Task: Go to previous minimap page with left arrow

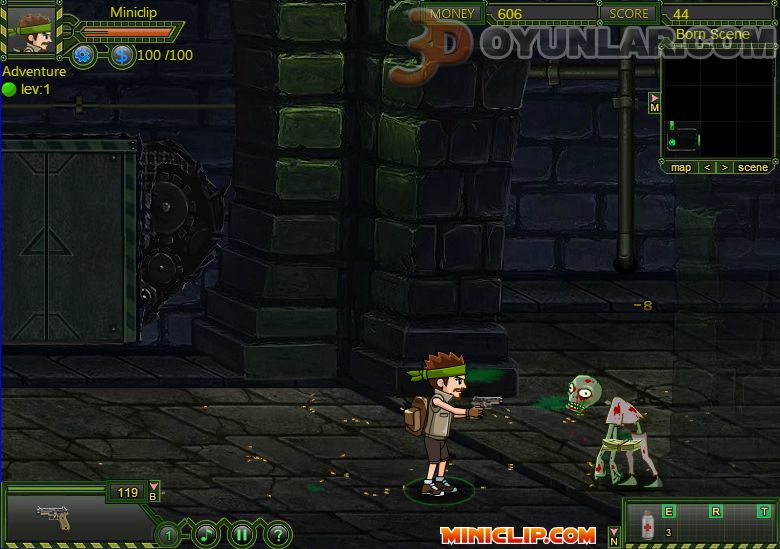Action: tap(707, 167)
